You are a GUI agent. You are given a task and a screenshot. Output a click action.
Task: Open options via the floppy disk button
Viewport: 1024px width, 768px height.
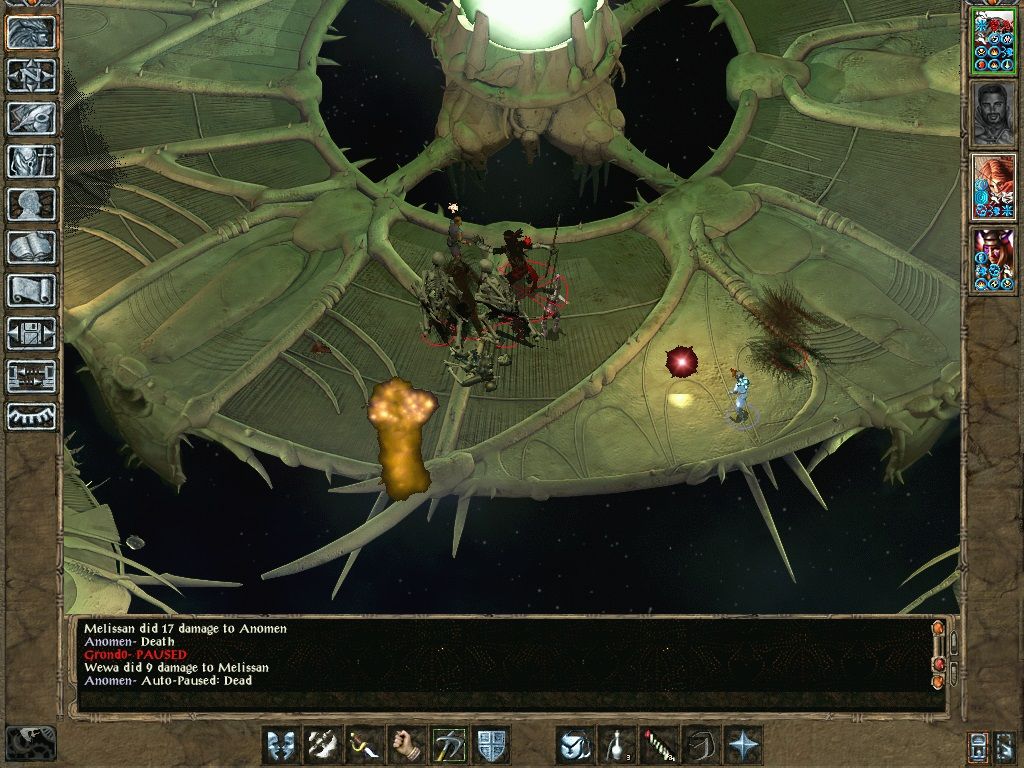[x=31, y=333]
